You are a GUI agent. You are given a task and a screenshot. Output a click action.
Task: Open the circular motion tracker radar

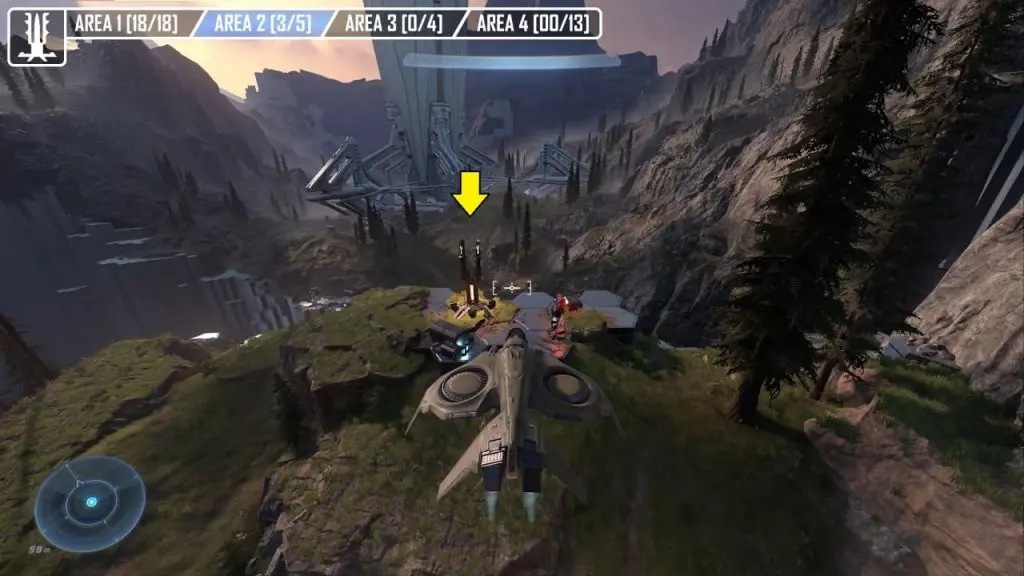coord(90,503)
